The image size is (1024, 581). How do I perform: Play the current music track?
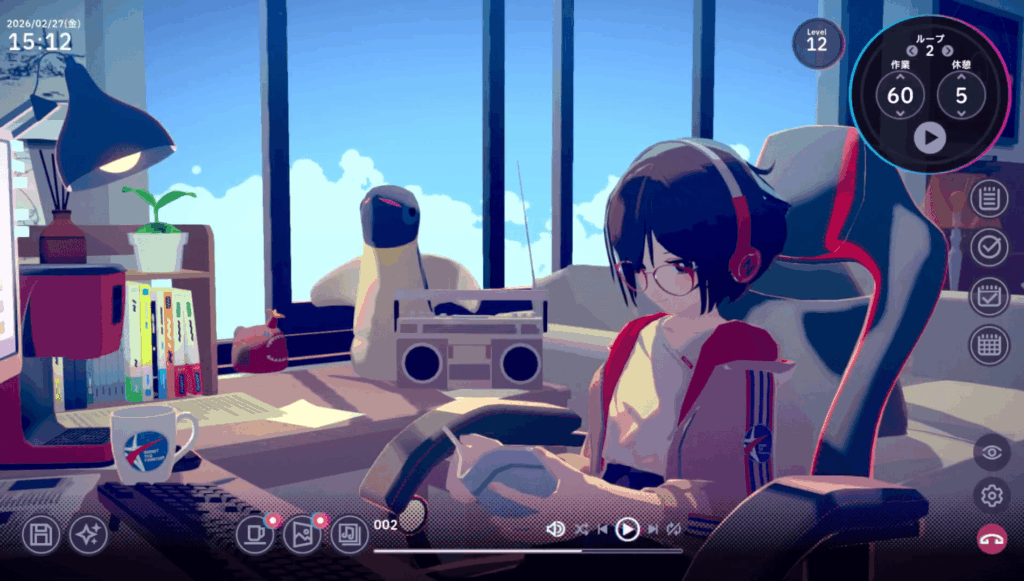(x=627, y=529)
